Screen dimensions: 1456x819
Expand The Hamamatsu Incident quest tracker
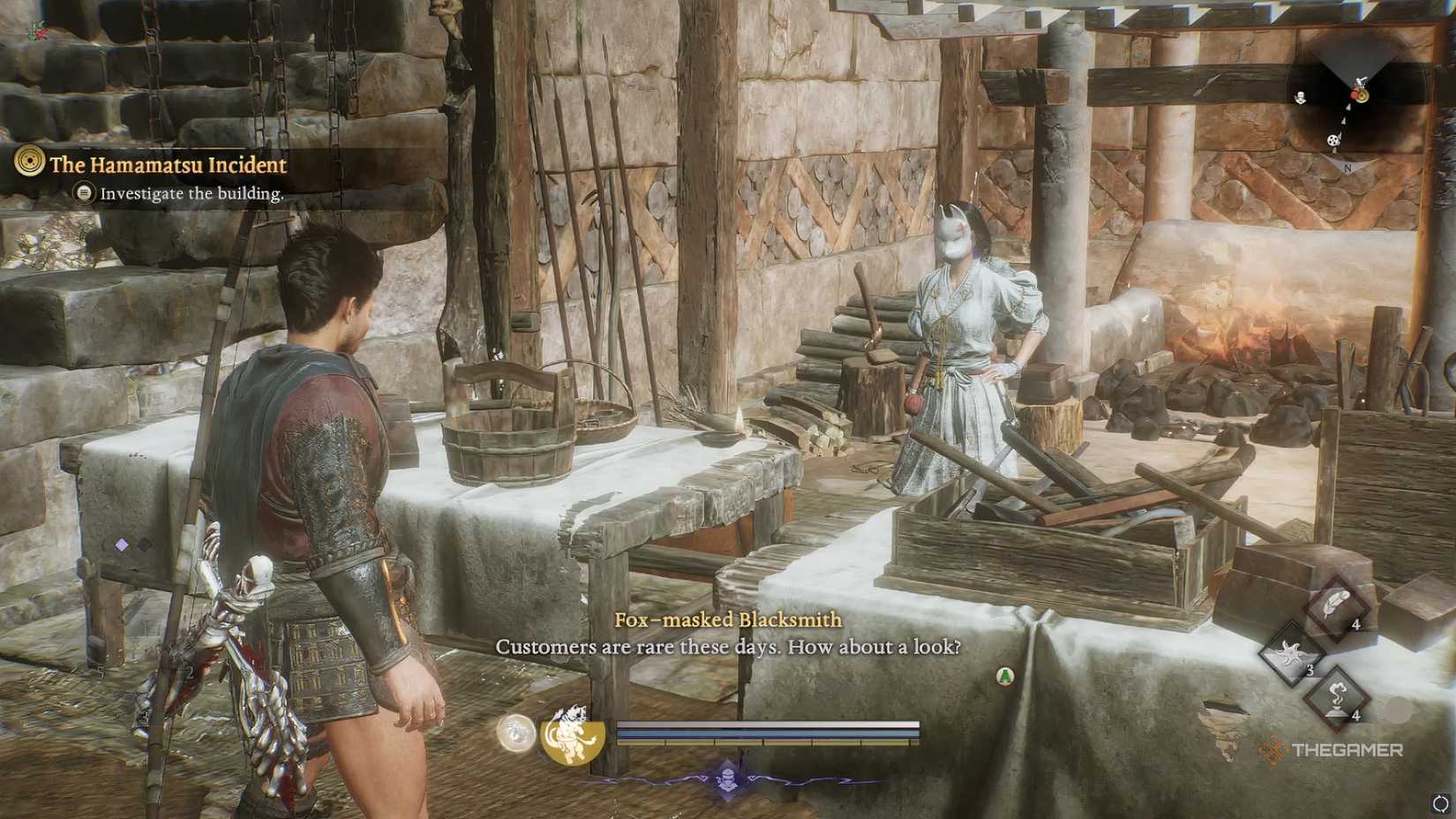[x=168, y=165]
